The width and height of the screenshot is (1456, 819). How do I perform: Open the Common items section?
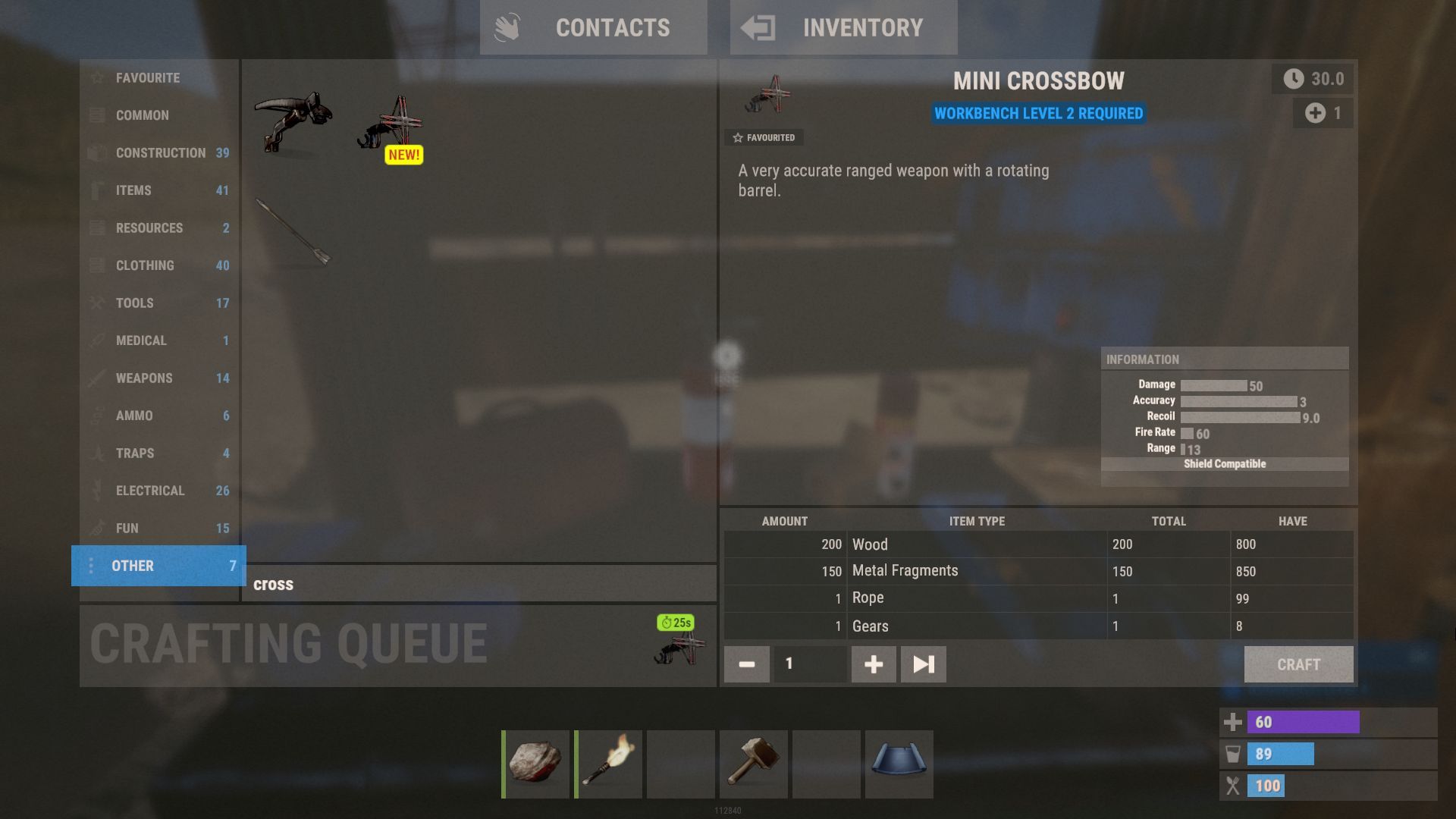tap(97, 115)
